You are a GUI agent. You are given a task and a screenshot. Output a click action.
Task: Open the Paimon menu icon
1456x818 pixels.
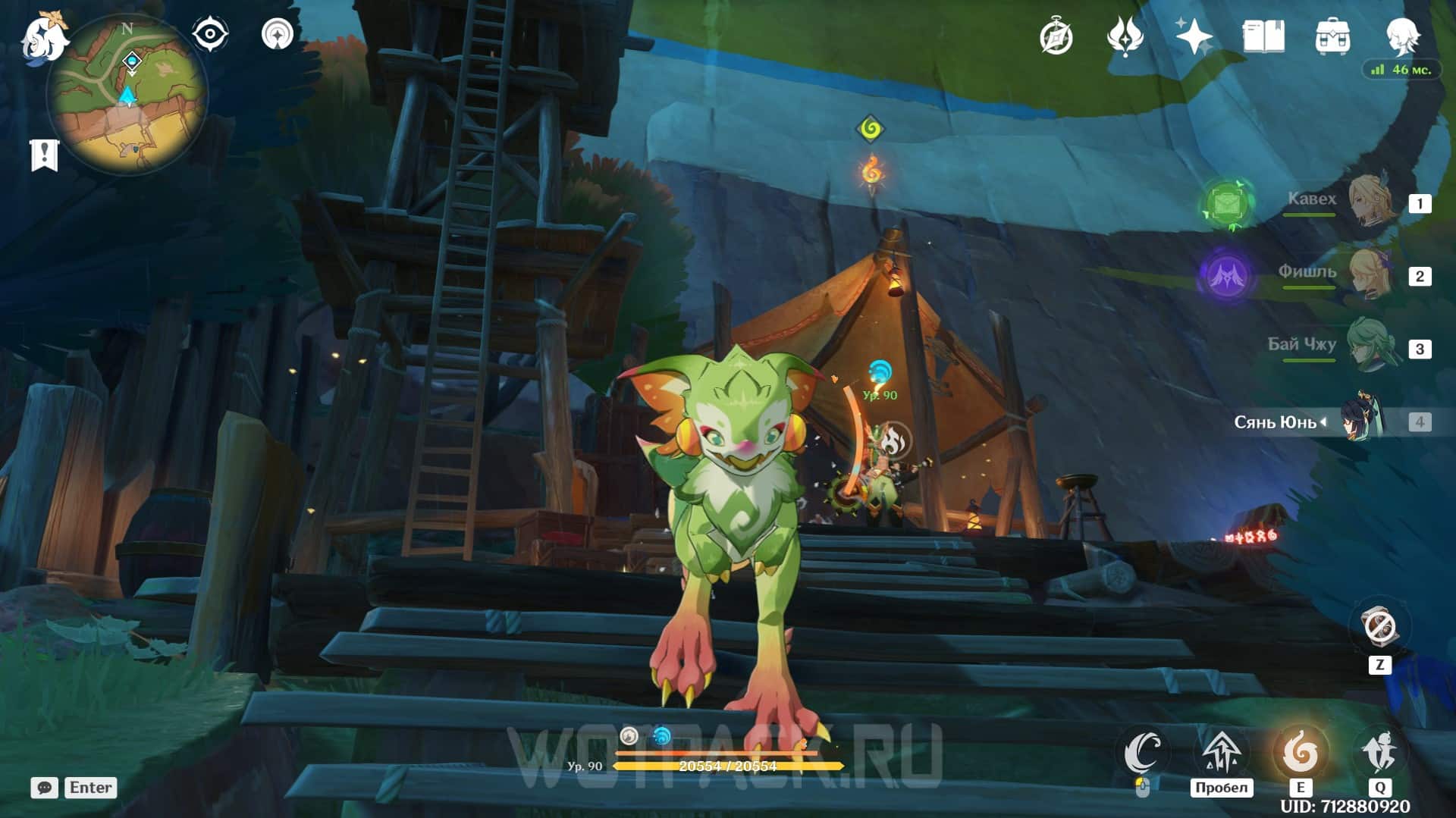pyautogui.click(x=43, y=36)
